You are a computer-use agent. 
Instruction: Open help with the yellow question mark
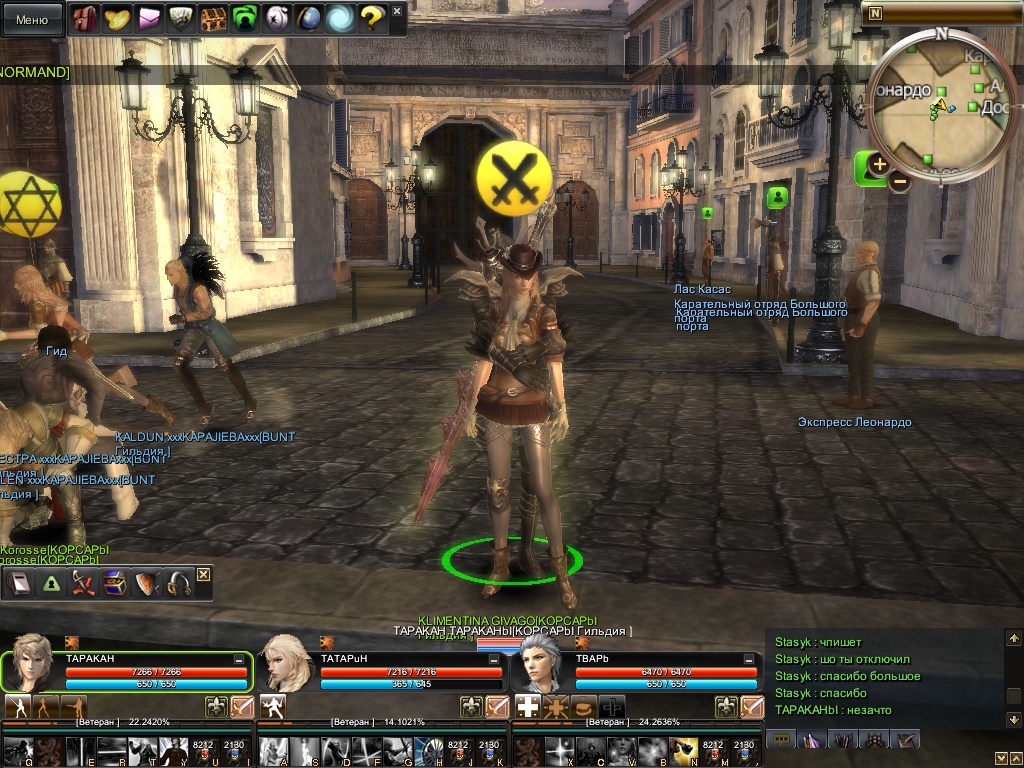[372, 17]
